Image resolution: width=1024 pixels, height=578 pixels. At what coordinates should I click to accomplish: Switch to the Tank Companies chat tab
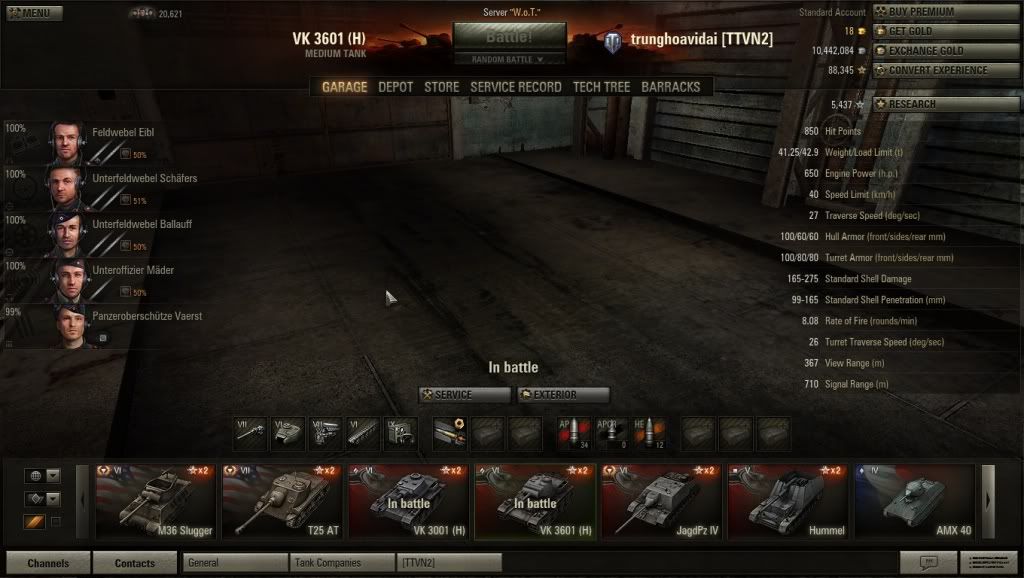341,563
